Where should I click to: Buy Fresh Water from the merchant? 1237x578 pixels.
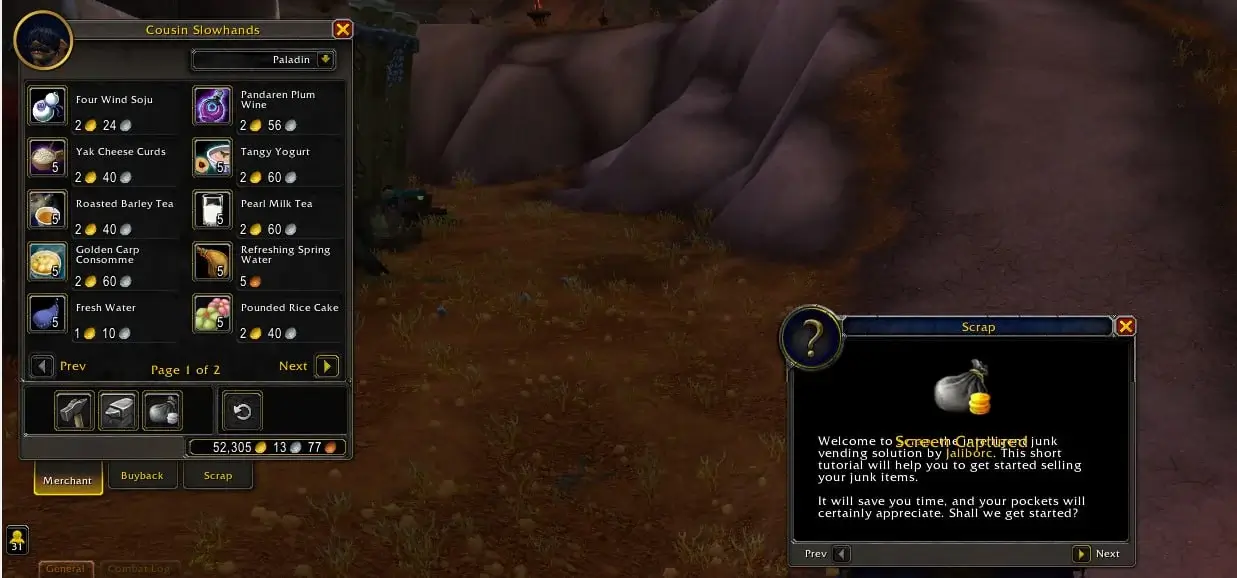pyautogui.click(x=48, y=314)
